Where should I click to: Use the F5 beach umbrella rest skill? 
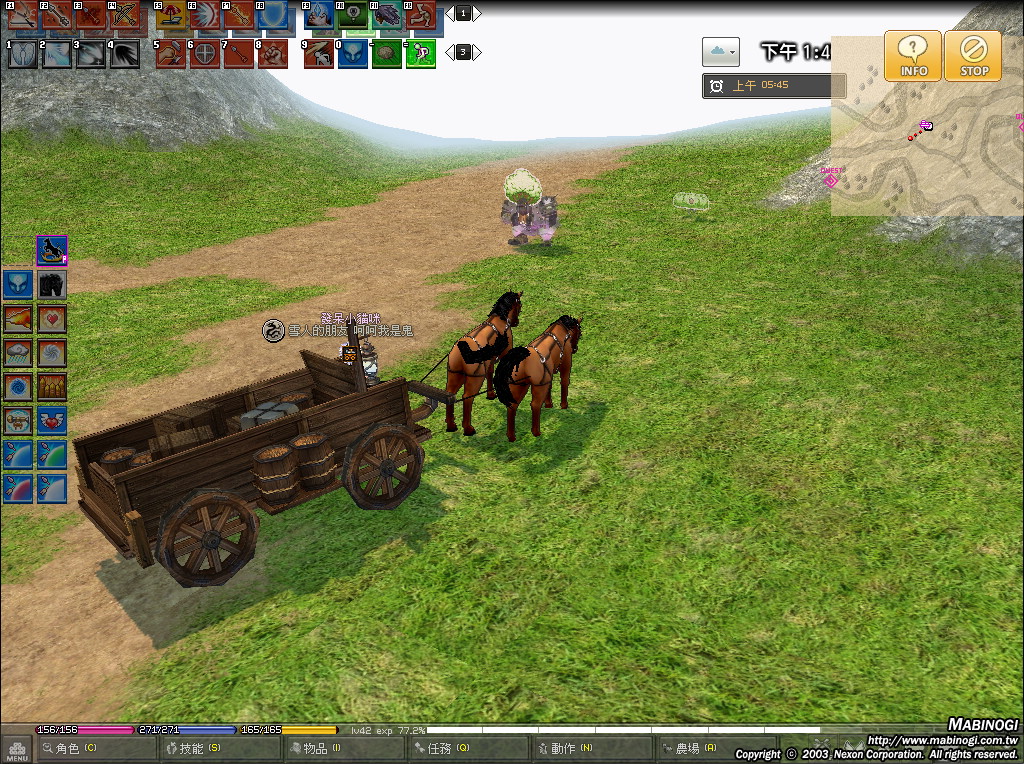point(171,15)
